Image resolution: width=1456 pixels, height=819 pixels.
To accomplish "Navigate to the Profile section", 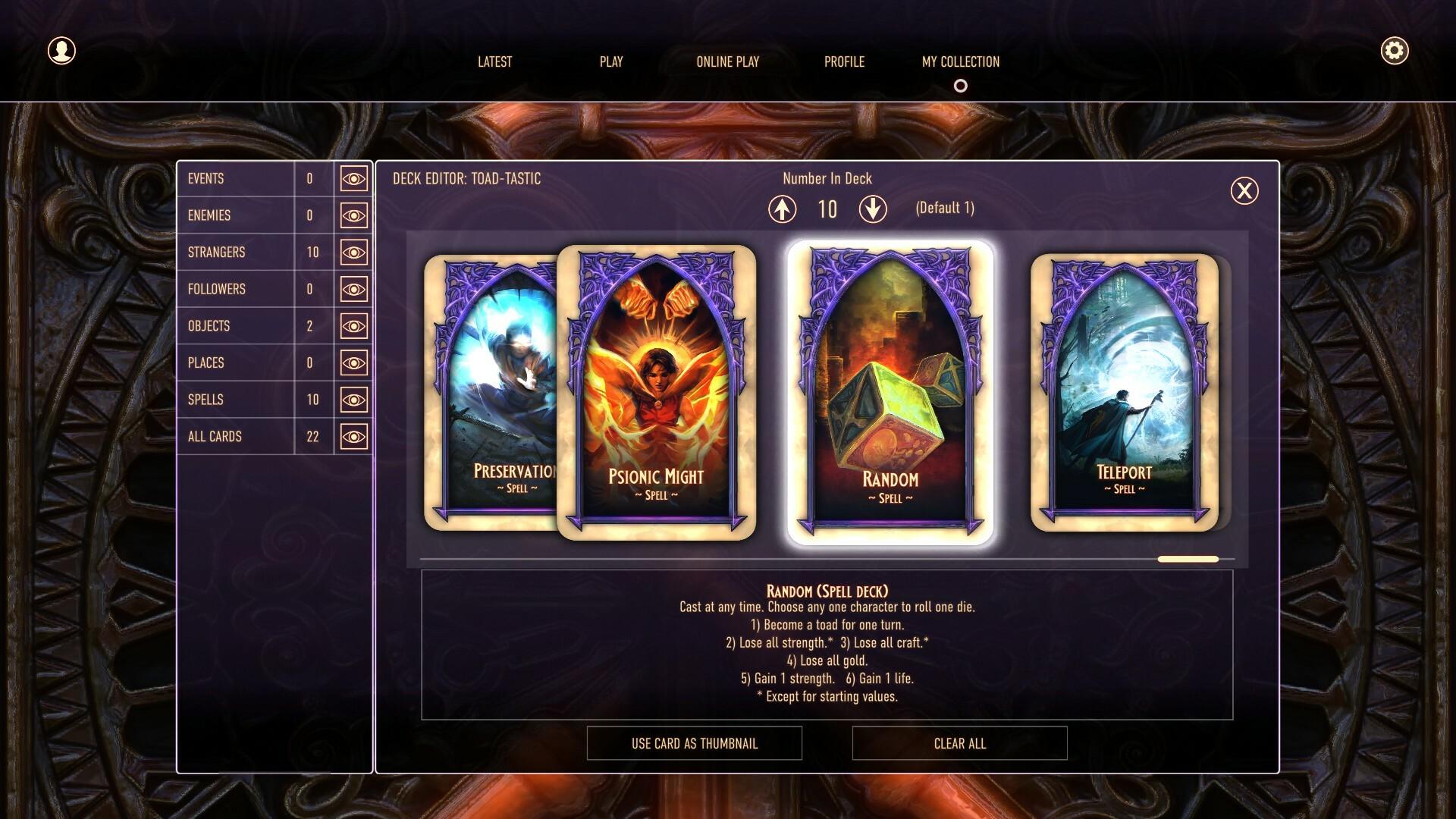I will click(845, 62).
